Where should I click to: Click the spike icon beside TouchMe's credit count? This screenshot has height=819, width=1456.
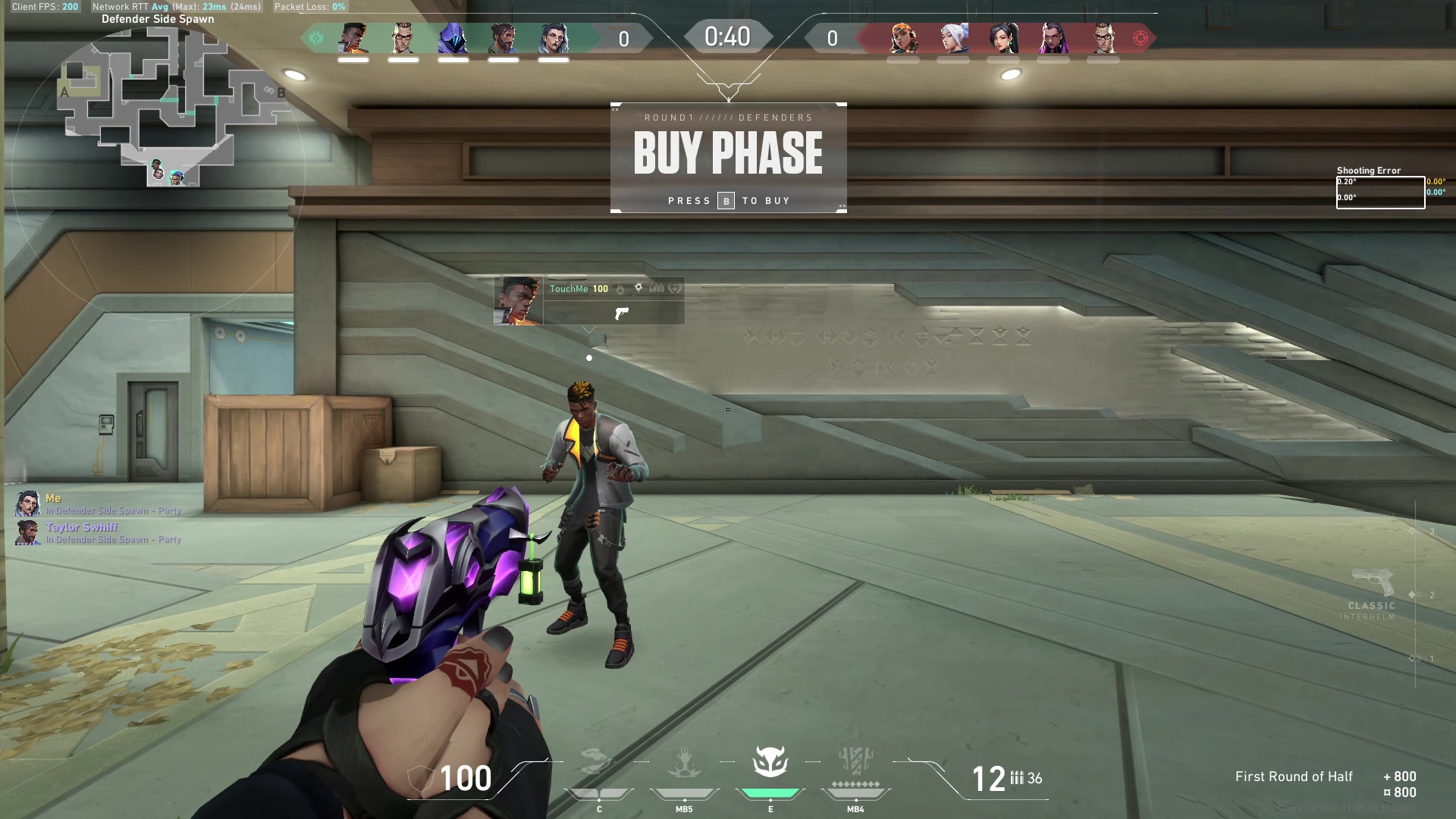pos(639,287)
